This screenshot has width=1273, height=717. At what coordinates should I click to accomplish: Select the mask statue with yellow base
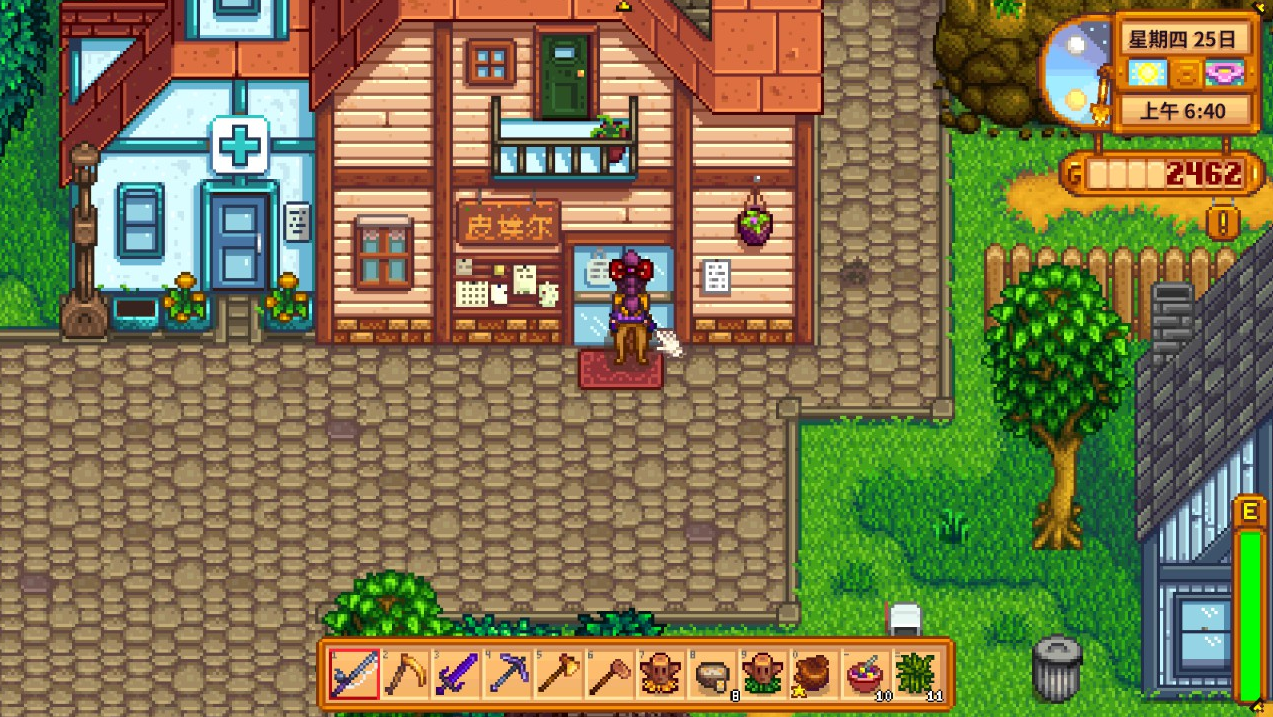pos(661,674)
